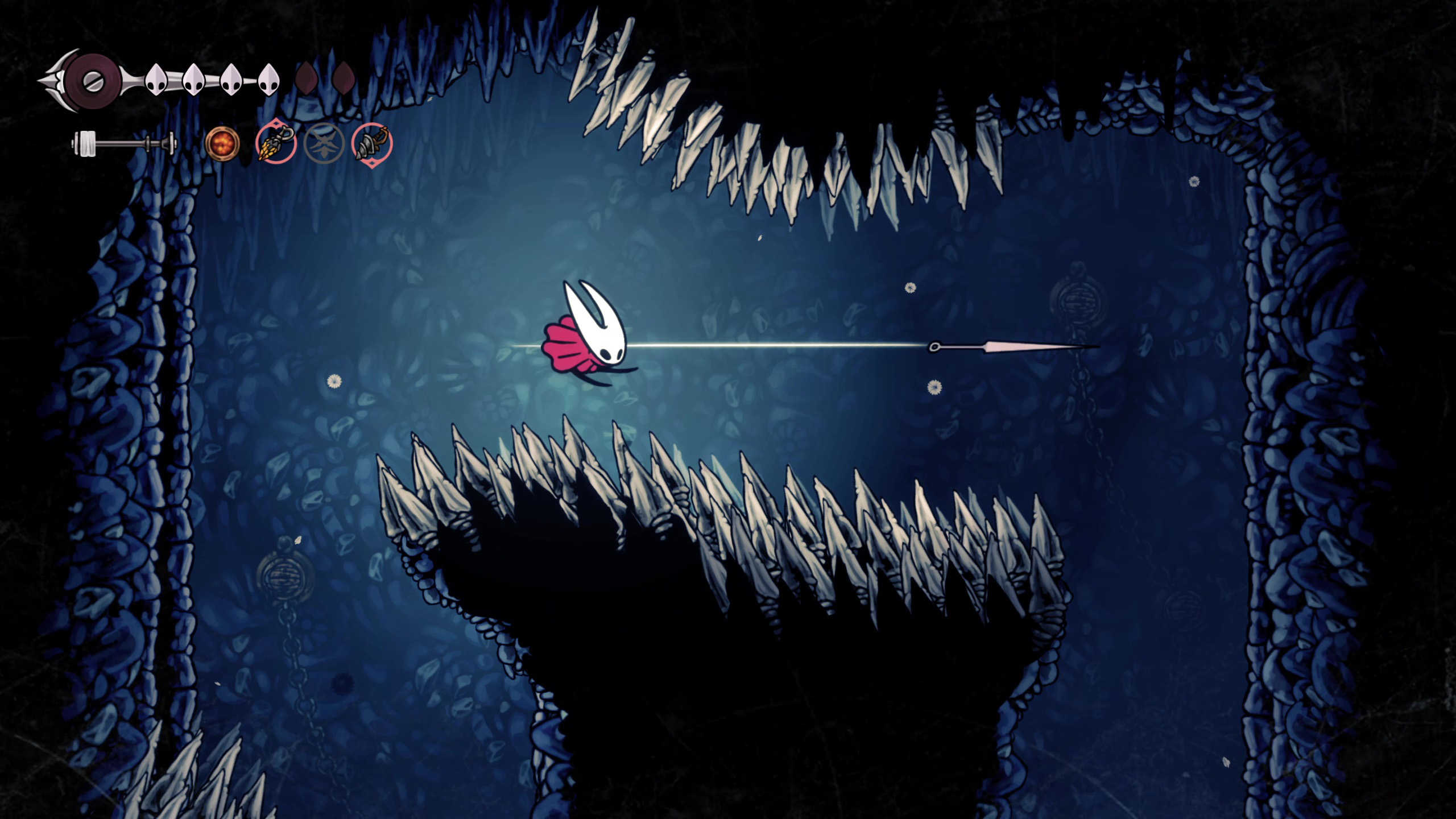Screen dimensions: 1456x819
Task: Use the drill-shaped tool icon
Action: (372, 144)
